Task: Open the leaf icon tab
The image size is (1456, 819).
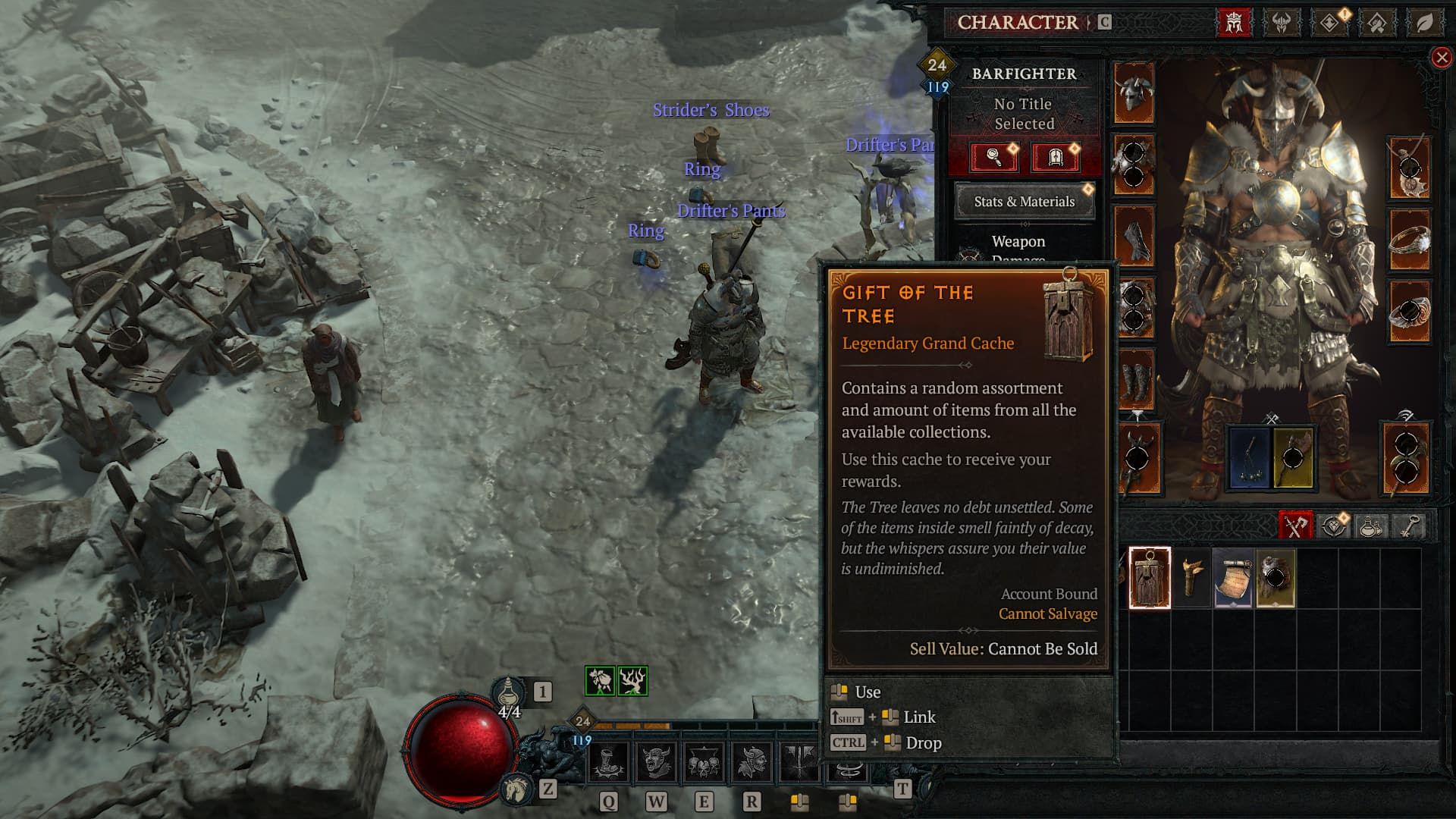Action: click(1425, 23)
